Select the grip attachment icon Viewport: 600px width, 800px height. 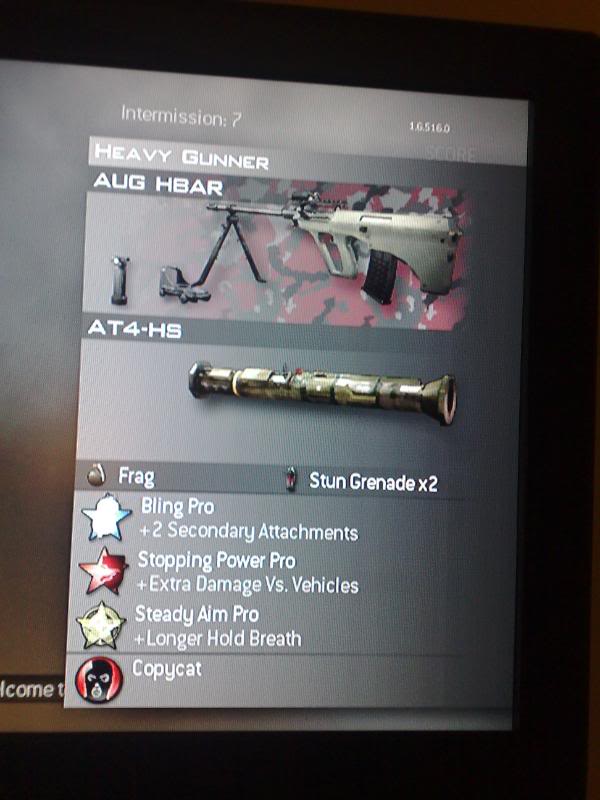click(x=122, y=281)
